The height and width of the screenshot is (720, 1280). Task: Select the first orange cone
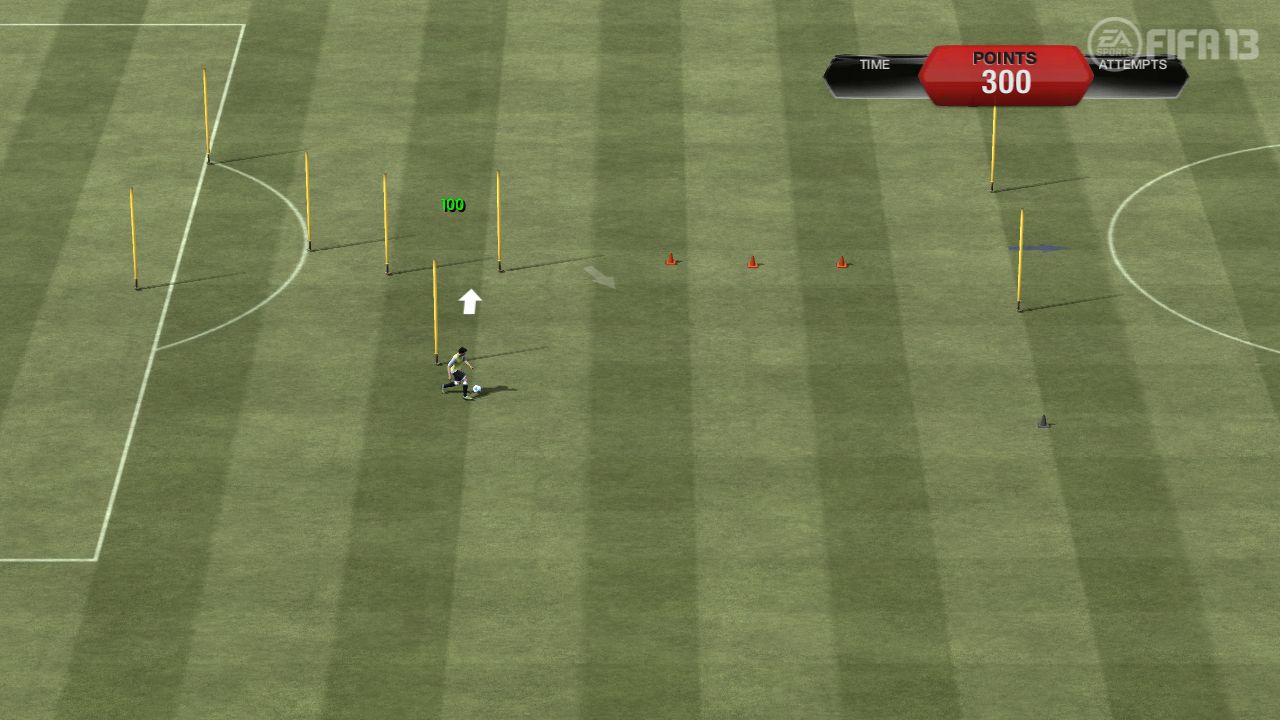point(670,260)
